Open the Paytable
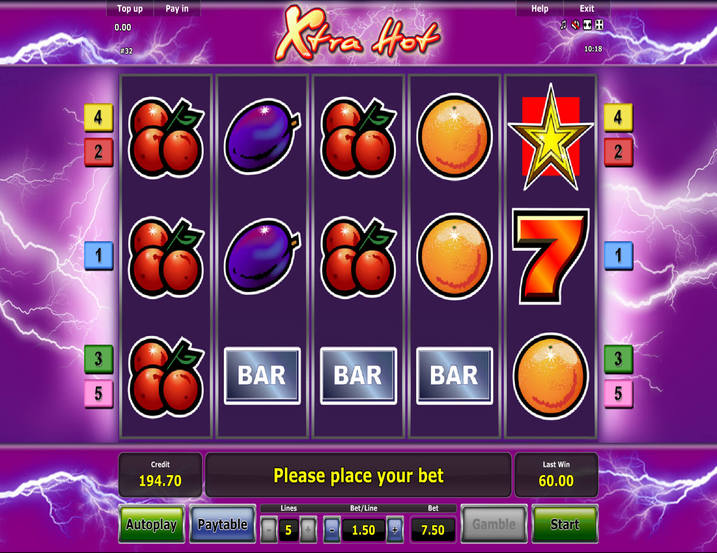The image size is (717, 553). [x=222, y=524]
